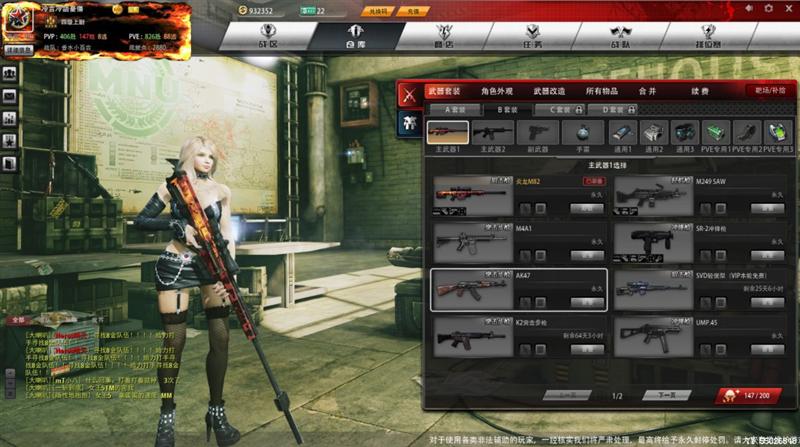Select the 主武器2 primary weapon slot

(492, 134)
